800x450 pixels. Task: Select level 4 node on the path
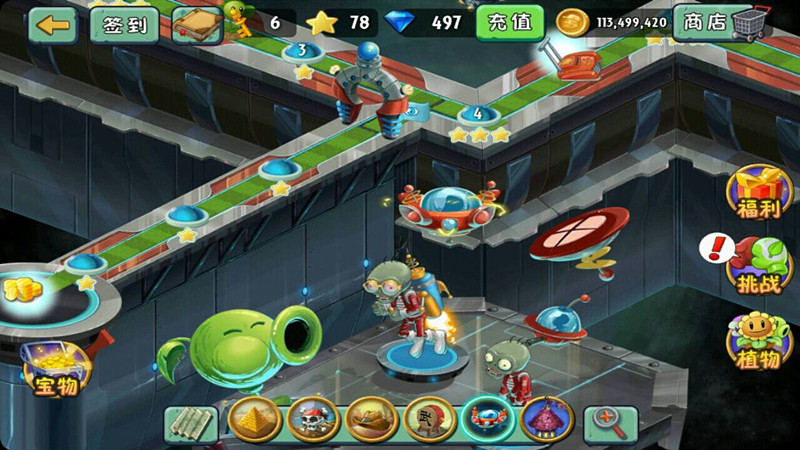tap(478, 113)
